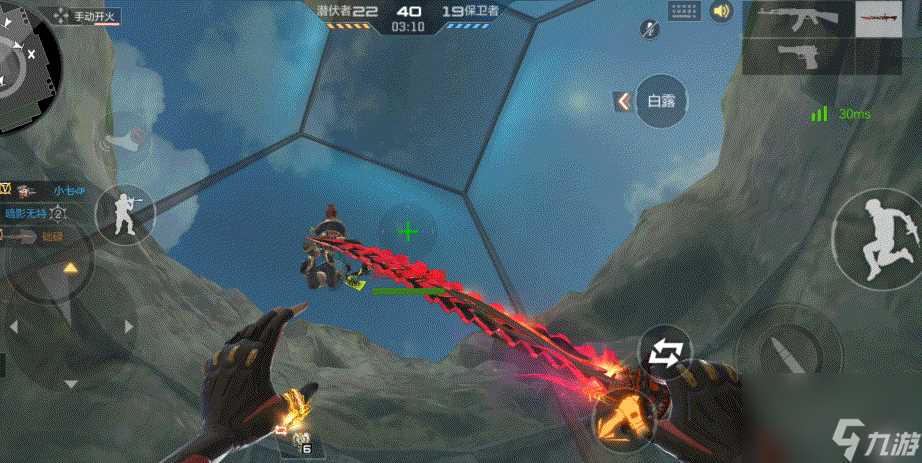Expand the arrow beside 白露

click(623, 100)
